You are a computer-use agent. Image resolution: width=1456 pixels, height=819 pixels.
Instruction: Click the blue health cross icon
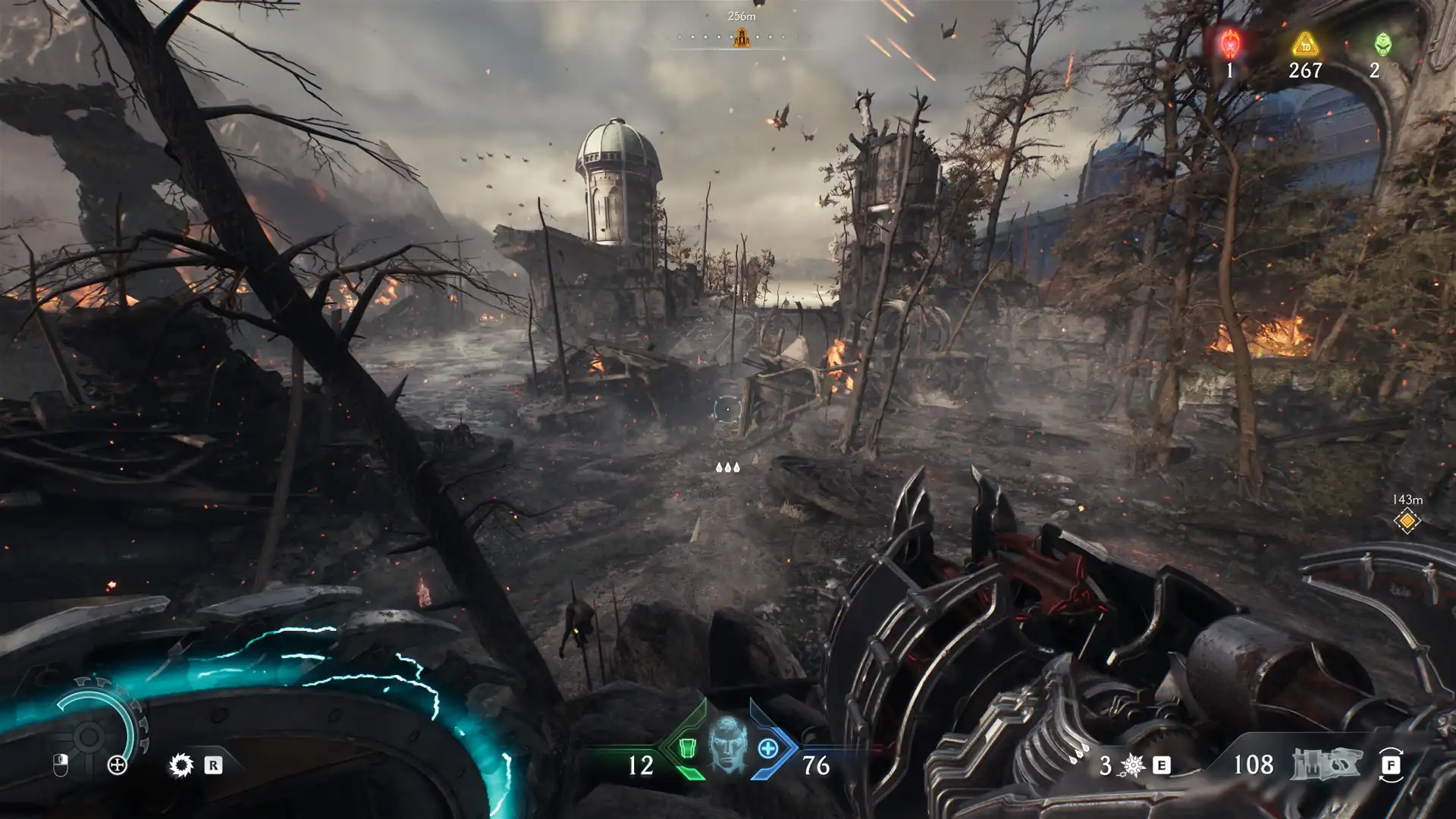[768, 748]
